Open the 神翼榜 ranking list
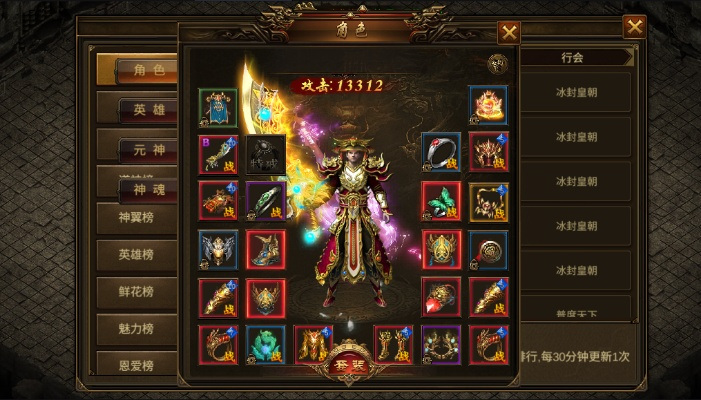The image size is (701, 400). coord(138,217)
